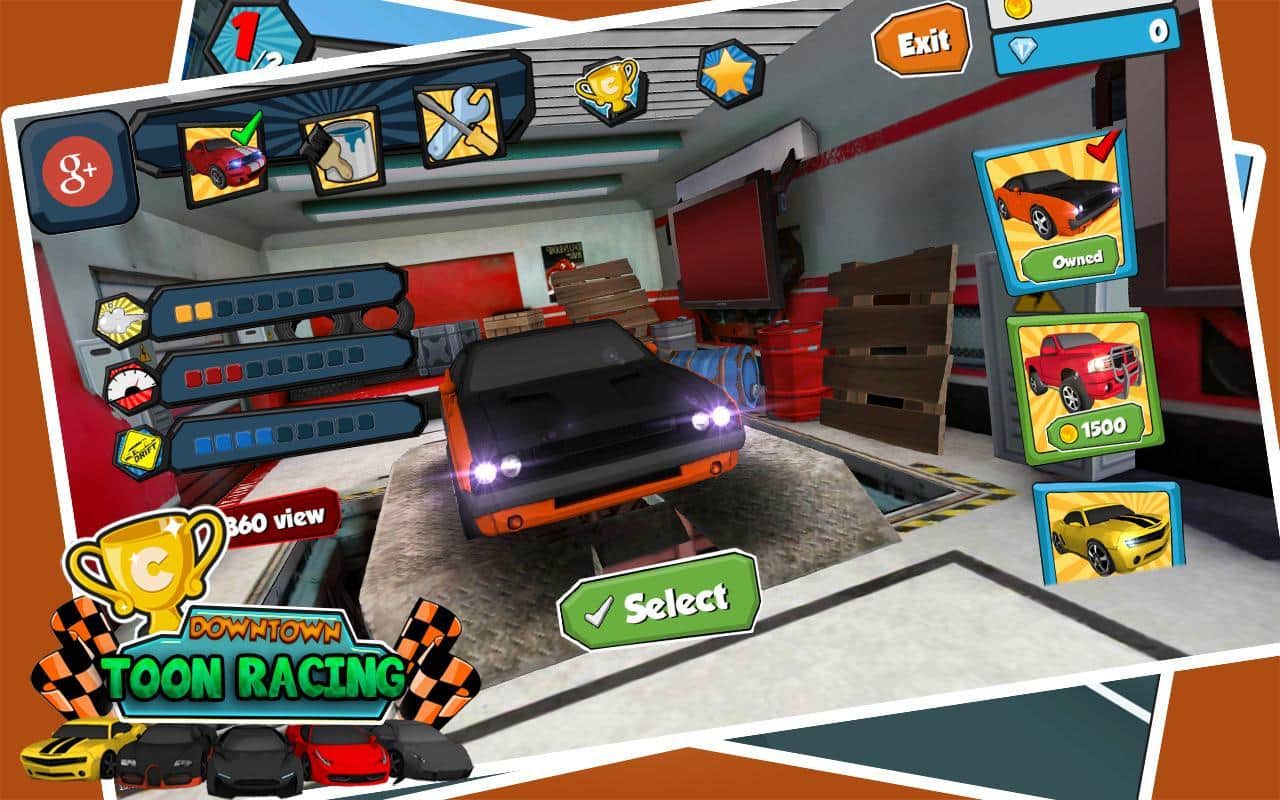
Task: Click the drift stat sign icon
Action: pos(138,450)
